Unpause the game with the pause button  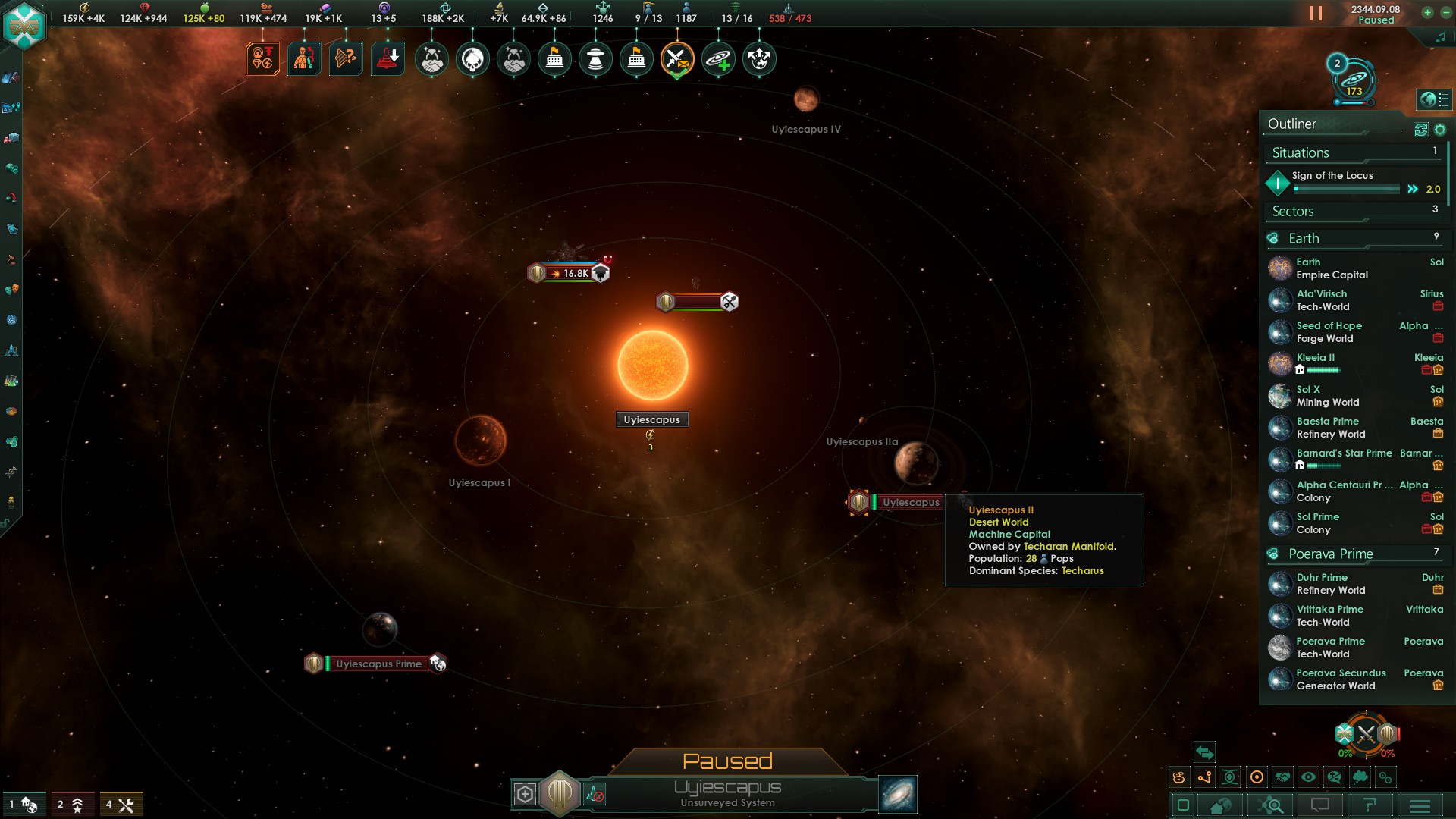coord(1316,14)
